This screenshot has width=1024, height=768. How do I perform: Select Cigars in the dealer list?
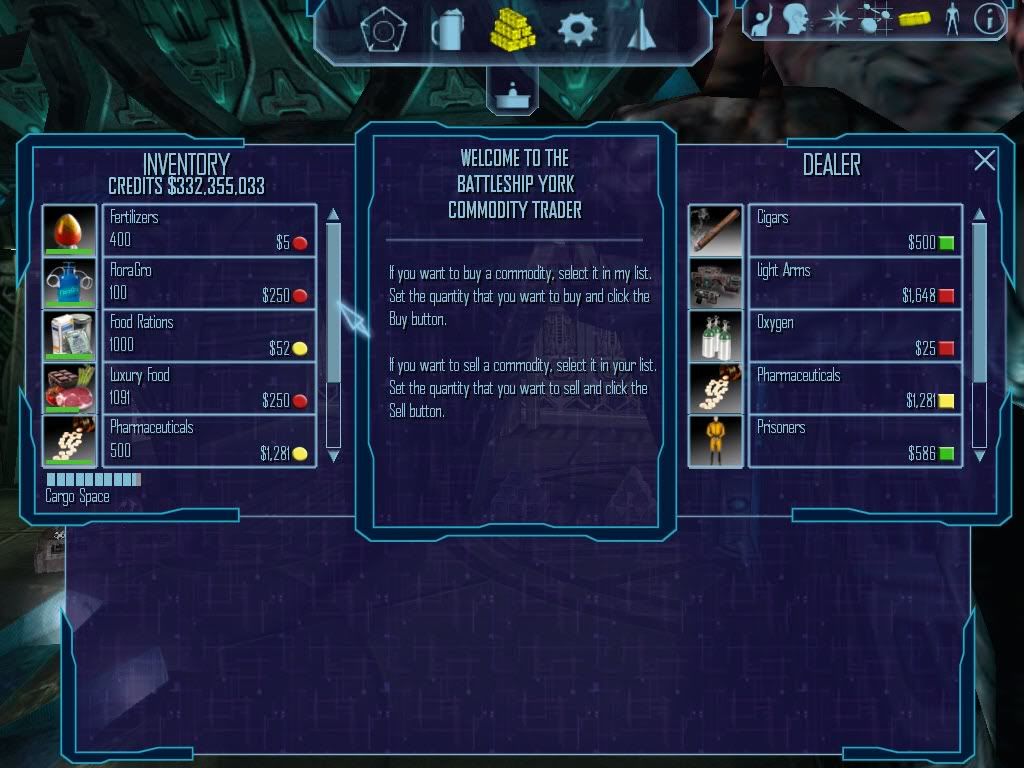(854, 230)
